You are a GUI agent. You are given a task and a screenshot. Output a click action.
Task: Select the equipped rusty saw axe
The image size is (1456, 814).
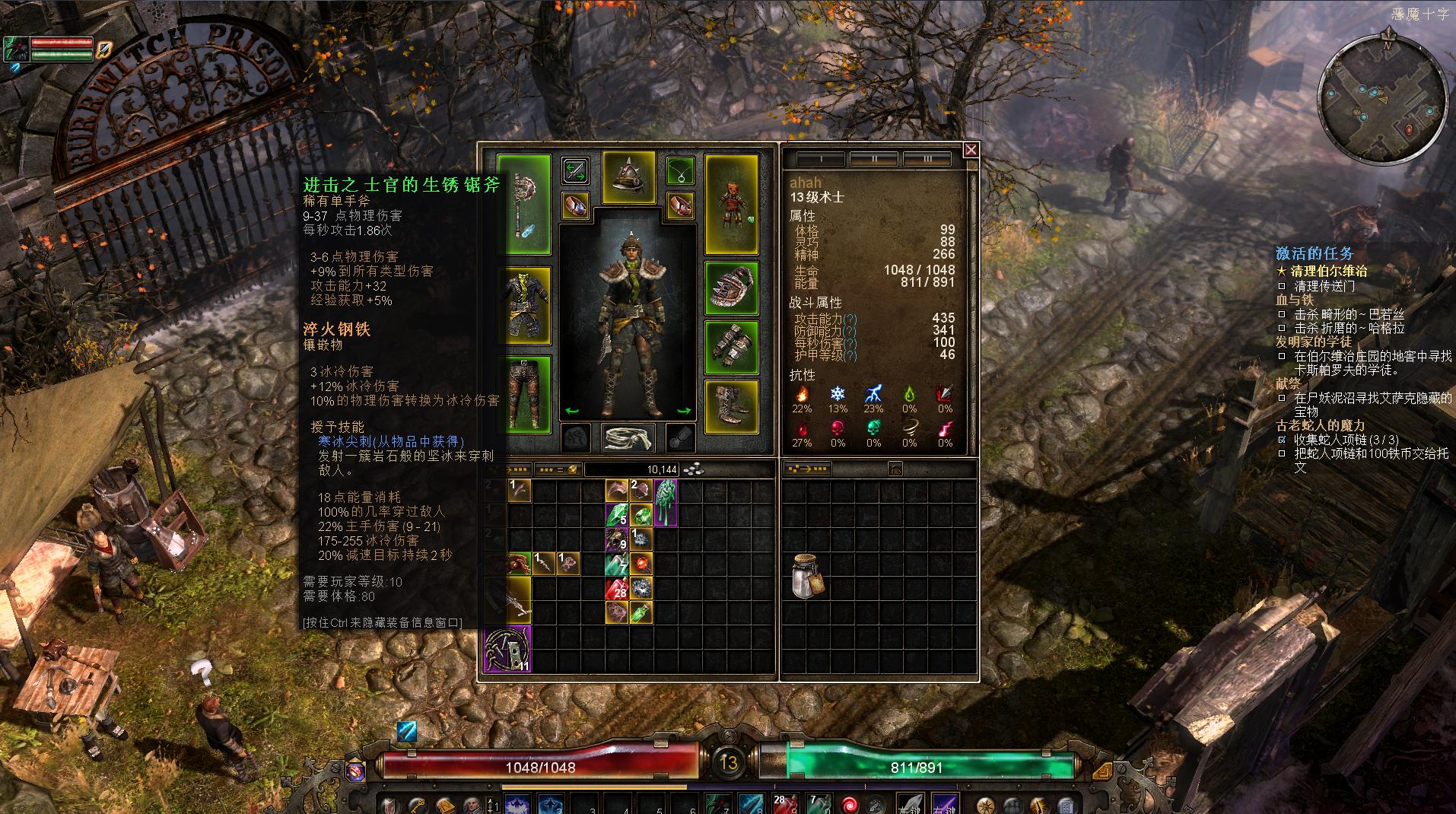(x=523, y=204)
